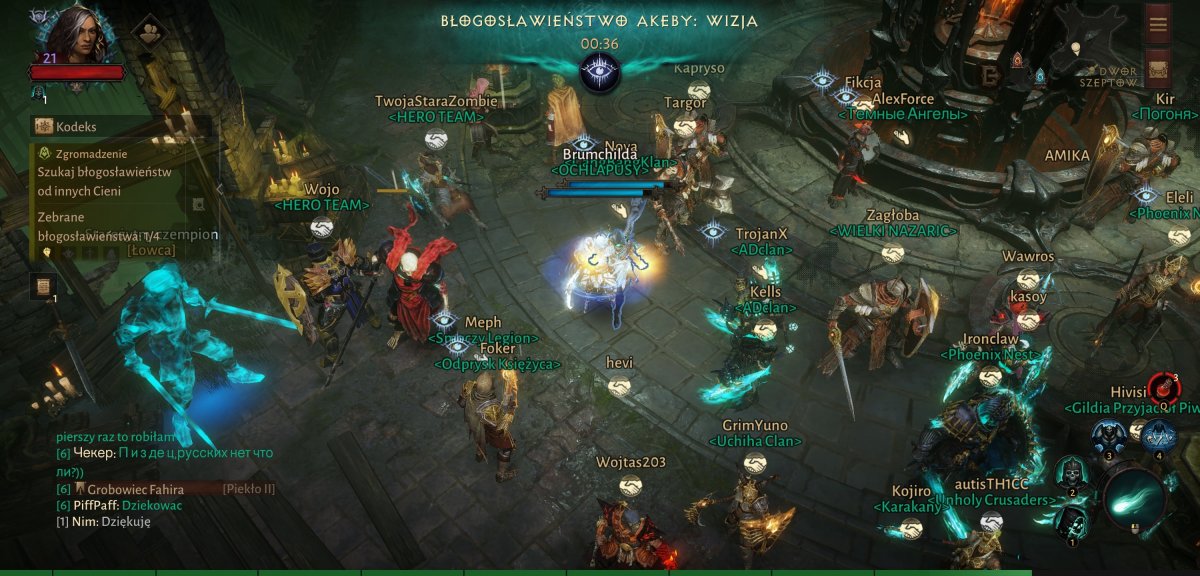Tap the Akeba blessing eye icon
1200x576 pixels.
600,73
